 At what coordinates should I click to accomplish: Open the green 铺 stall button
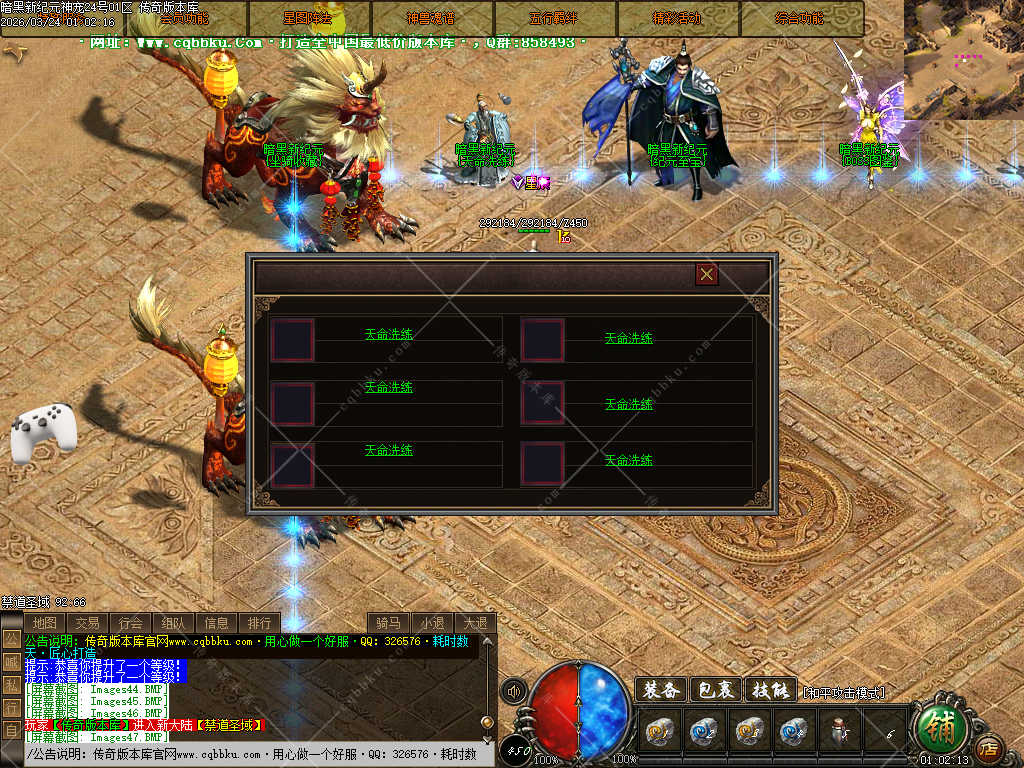[x=940, y=728]
